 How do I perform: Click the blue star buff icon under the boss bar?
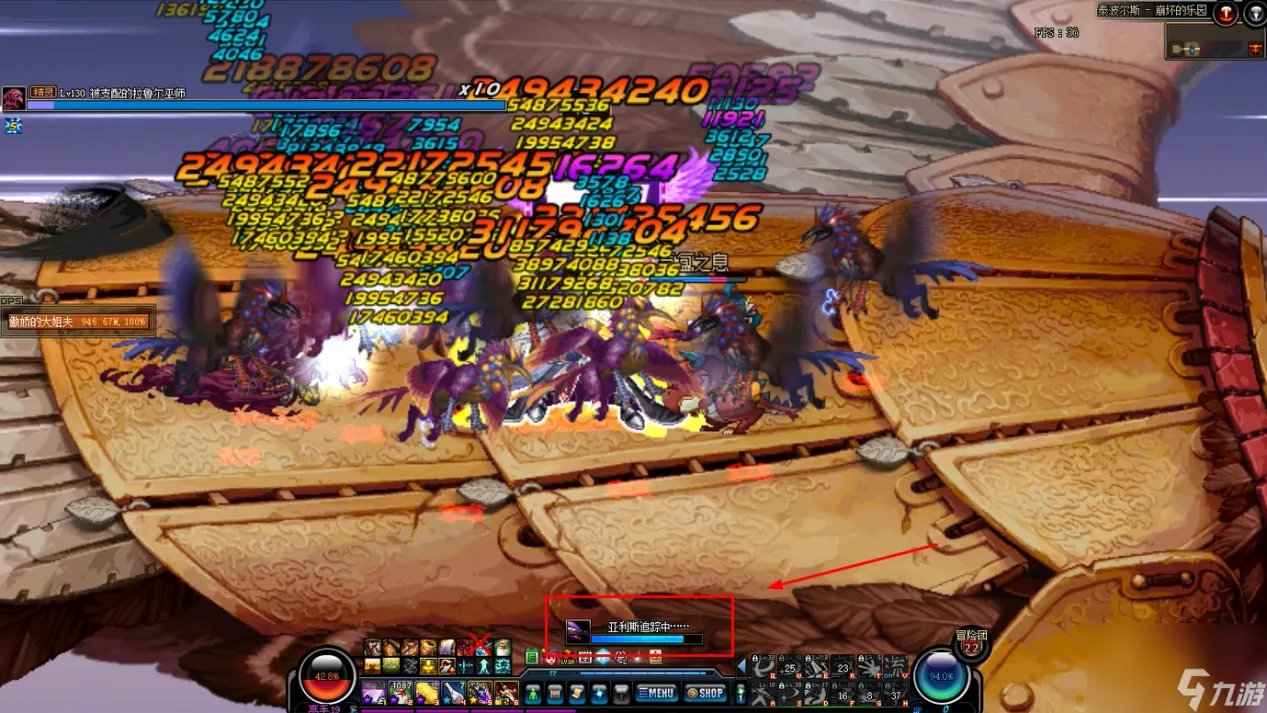coord(14,125)
